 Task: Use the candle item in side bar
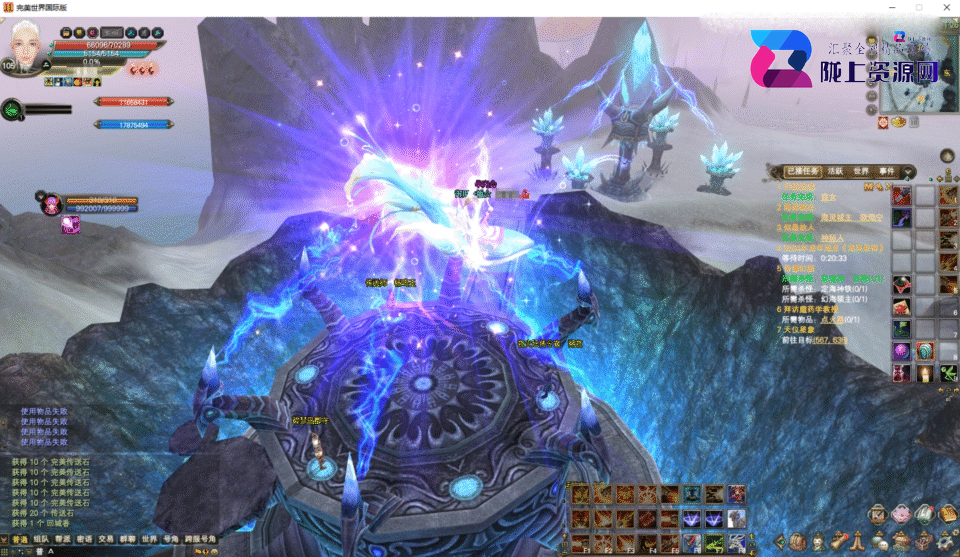pos(924,373)
